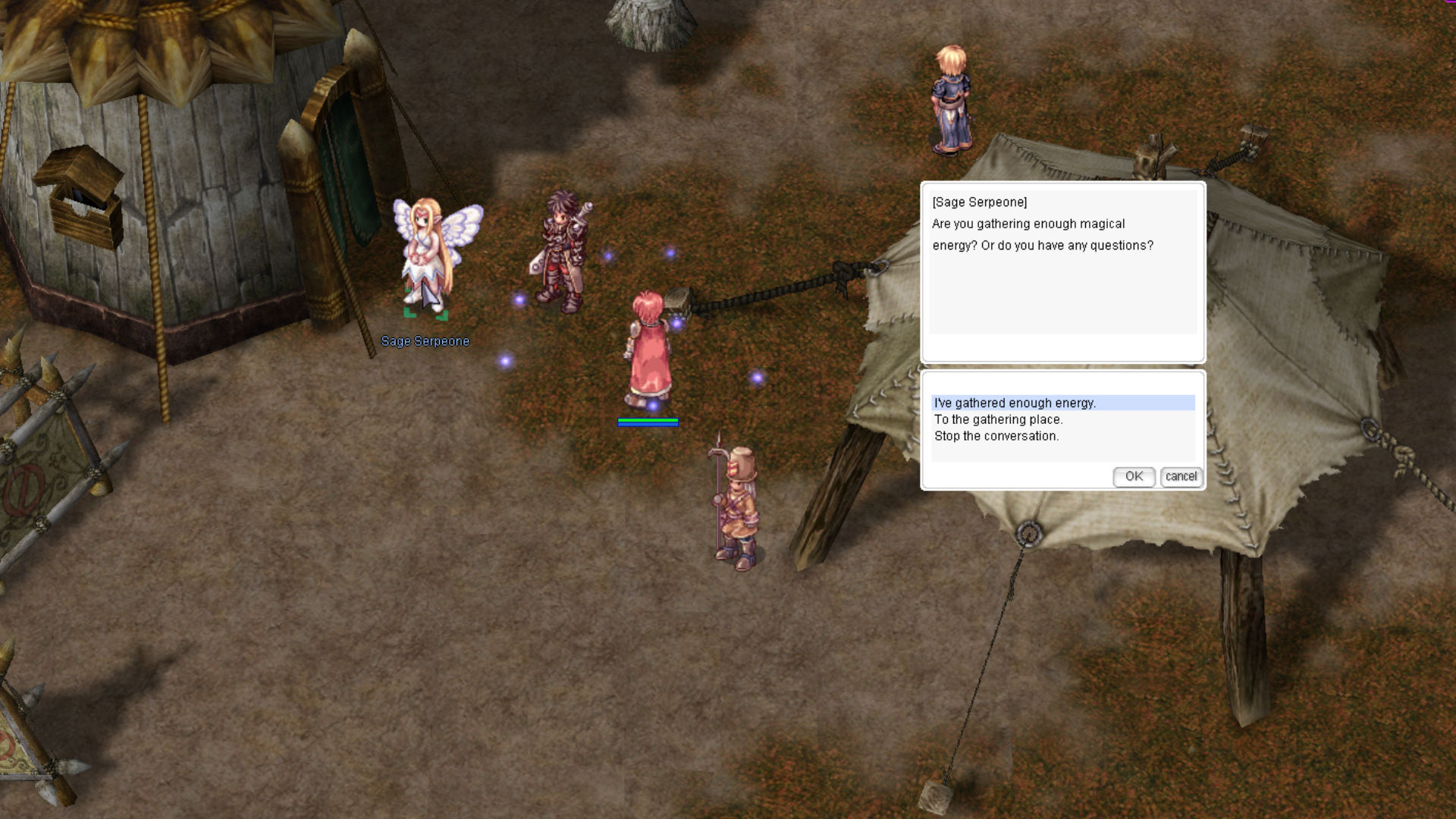Screen dimensions: 1456x819
Task: Pick "Stop the conversation." reply
Action: pos(996,436)
